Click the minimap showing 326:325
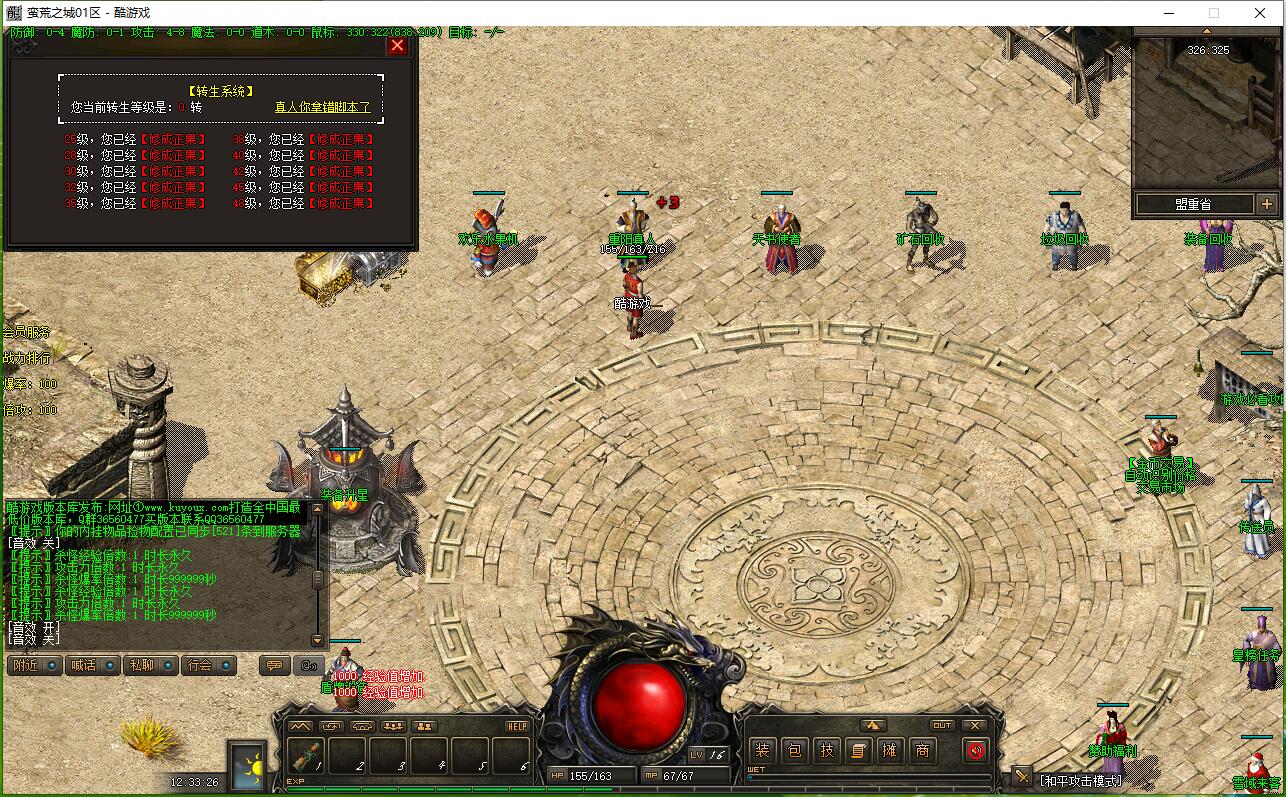 pos(1208,110)
